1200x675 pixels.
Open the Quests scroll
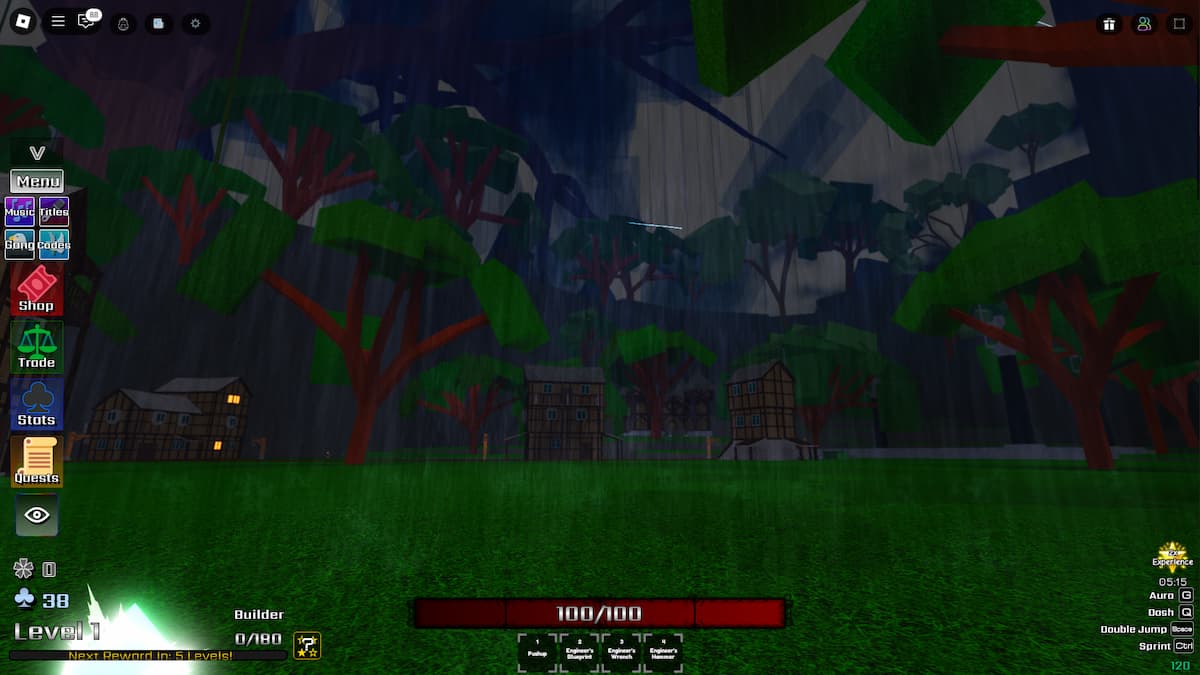click(x=36, y=462)
